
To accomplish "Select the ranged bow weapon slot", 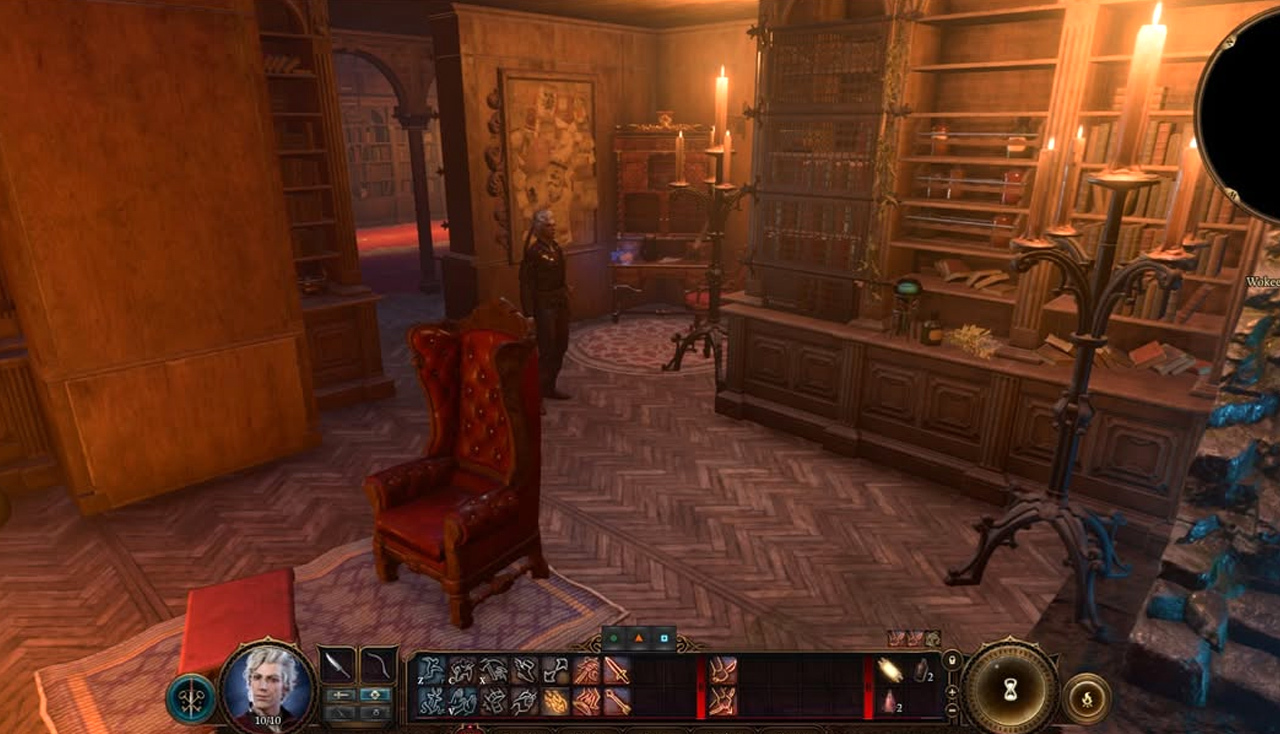I will [x=378, y=666].
